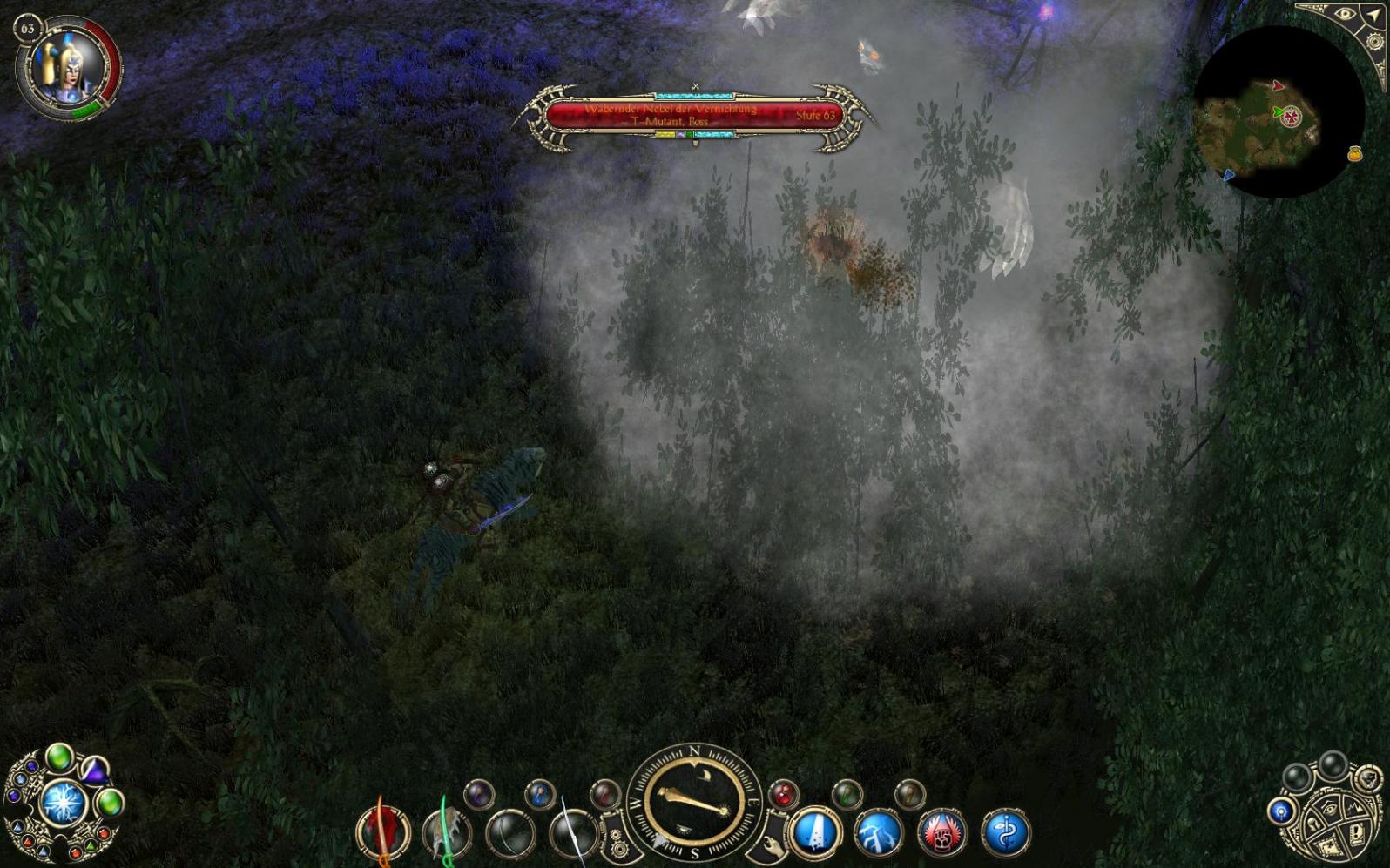
Task: Click the arrow icon above the minimap
Action: (x=1374, y=14)
